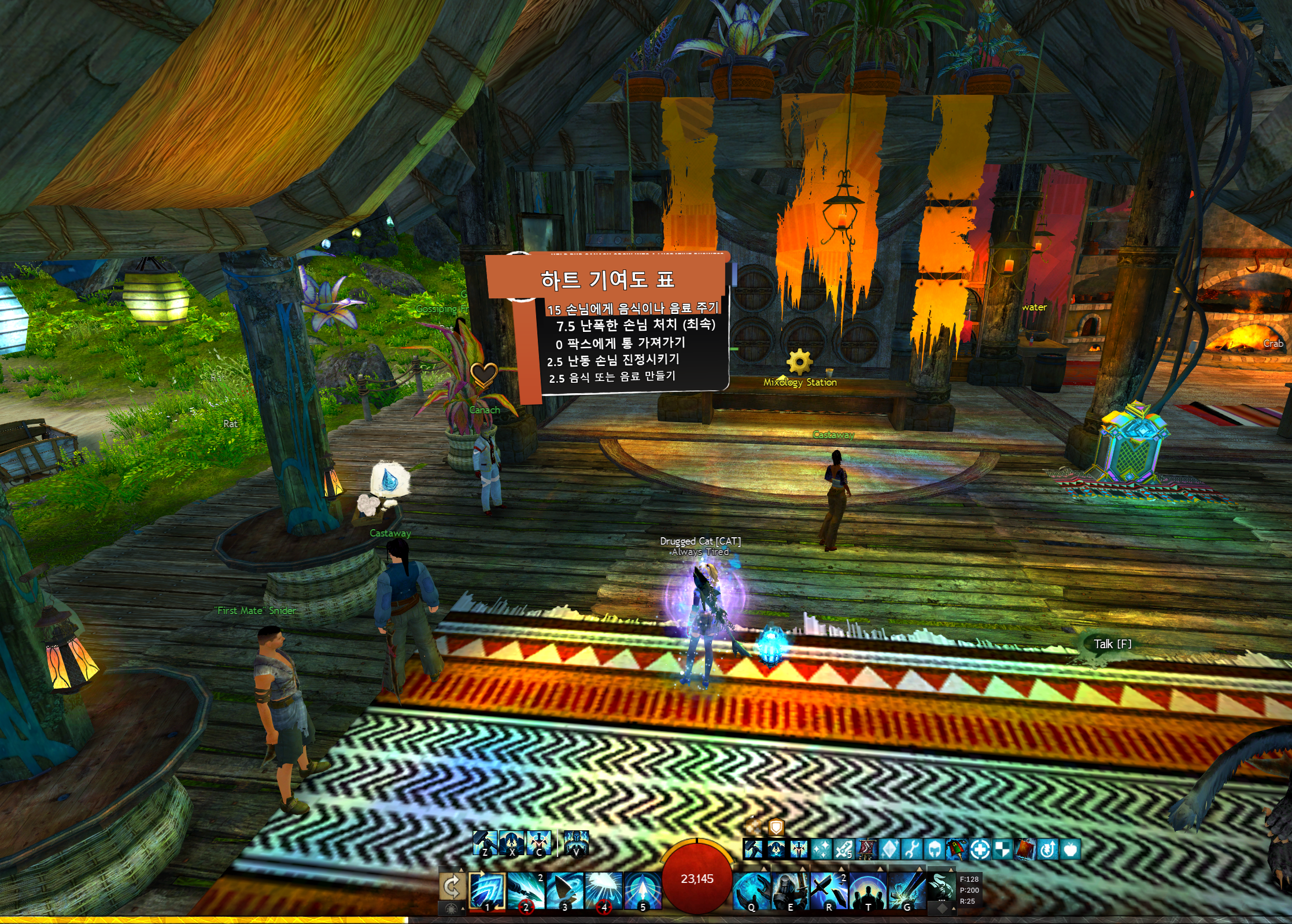The image size is (1292, 924).
Task: Use the armored helm profession skill V
Action: click(576, 843)
